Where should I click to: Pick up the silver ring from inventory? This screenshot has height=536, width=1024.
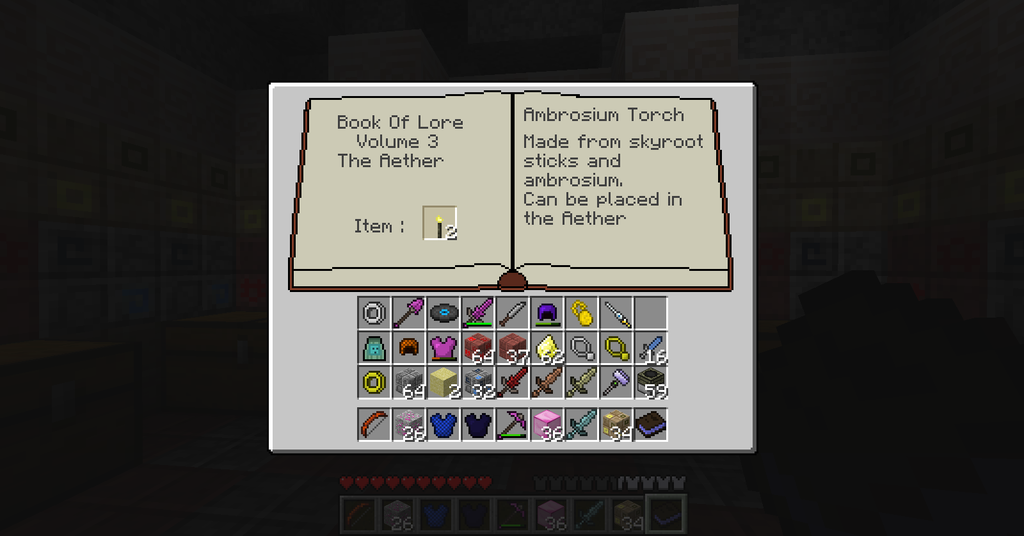coord(374,314)
